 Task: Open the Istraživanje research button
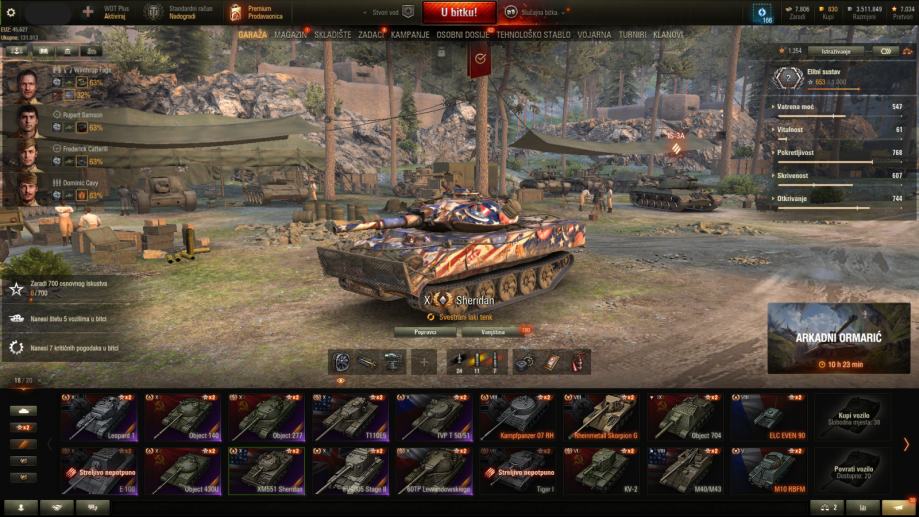(838, 50)
